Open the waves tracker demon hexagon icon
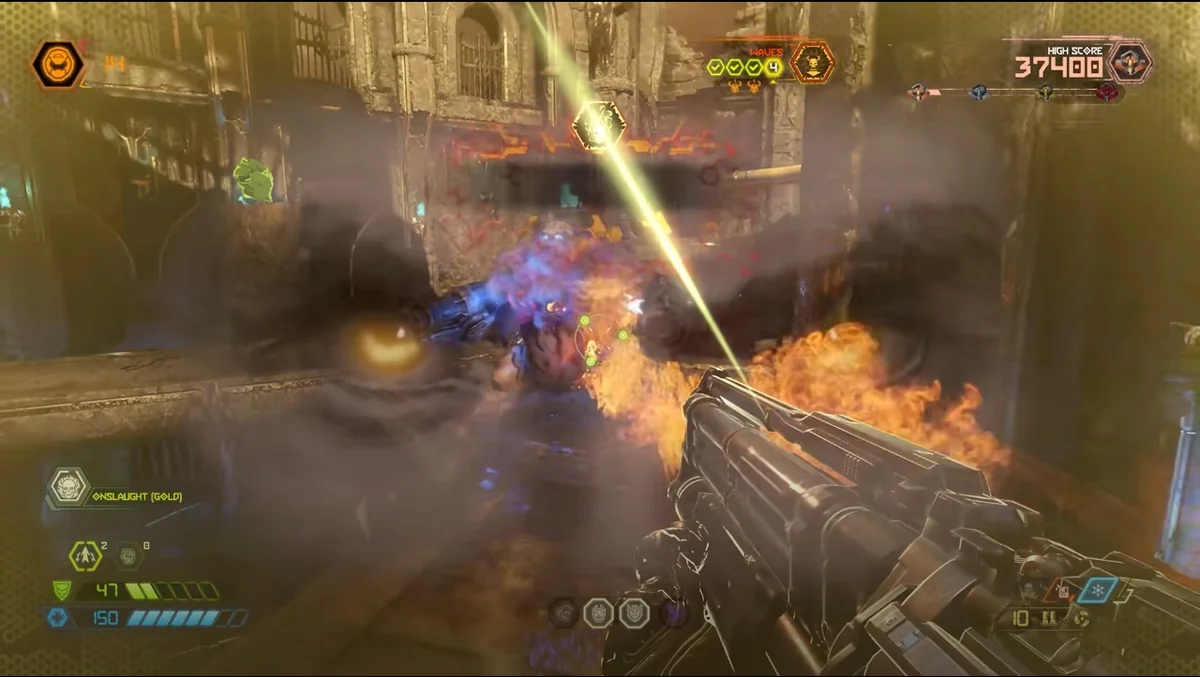The height and width of the screenshot is (677, 1200). pos(812,62)
